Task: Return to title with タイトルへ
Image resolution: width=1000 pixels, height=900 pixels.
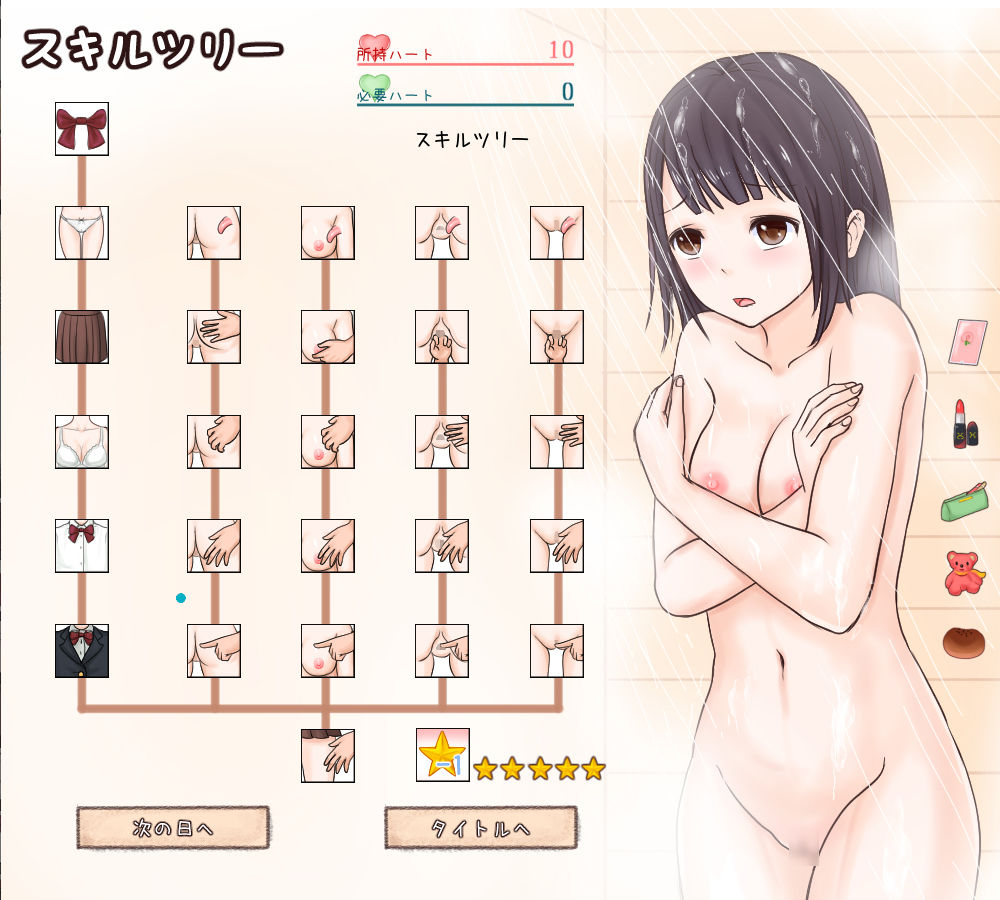Action: [480, 828]
